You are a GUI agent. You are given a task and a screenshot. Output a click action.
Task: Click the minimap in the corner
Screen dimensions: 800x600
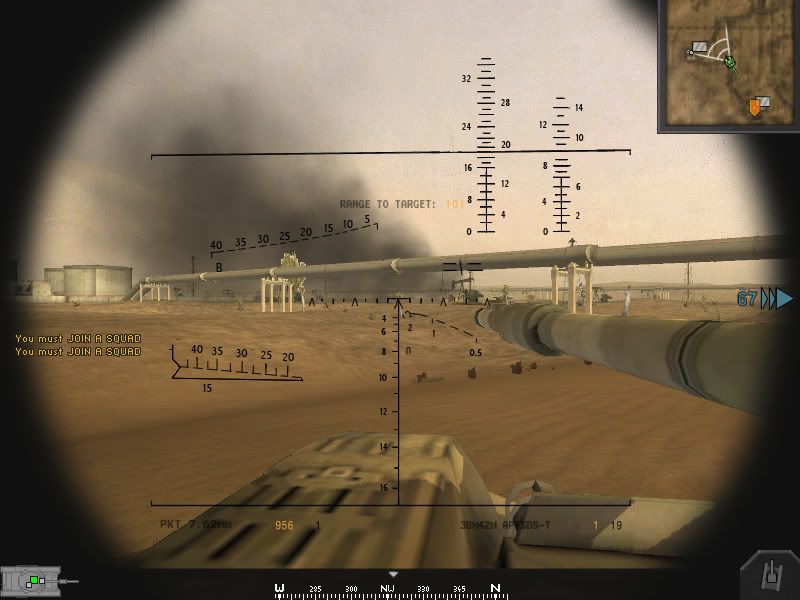point(728,64)
